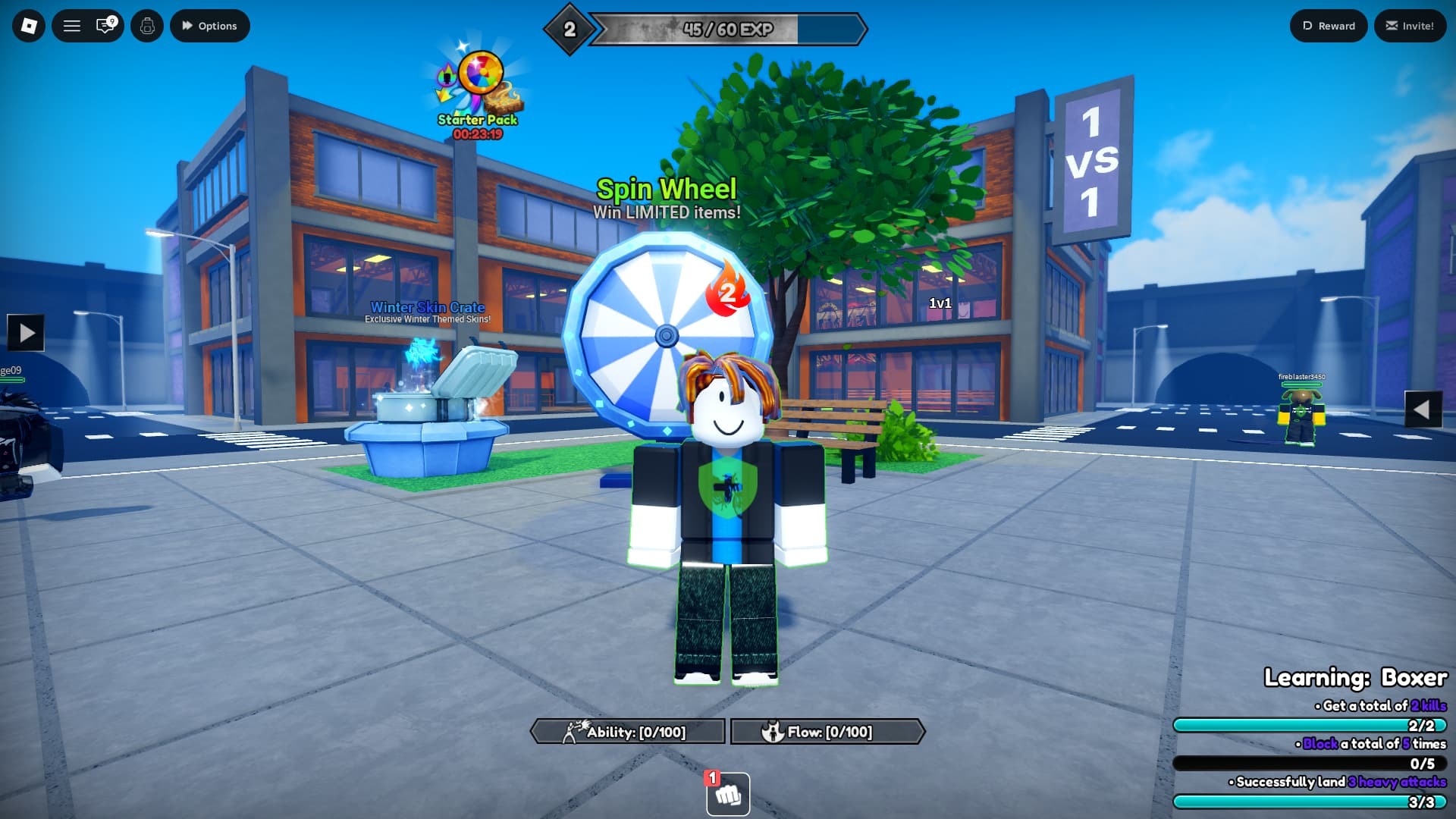Open chat showing 9 unread messages
Screen dimensions: 1456x819
coord(106,25)
